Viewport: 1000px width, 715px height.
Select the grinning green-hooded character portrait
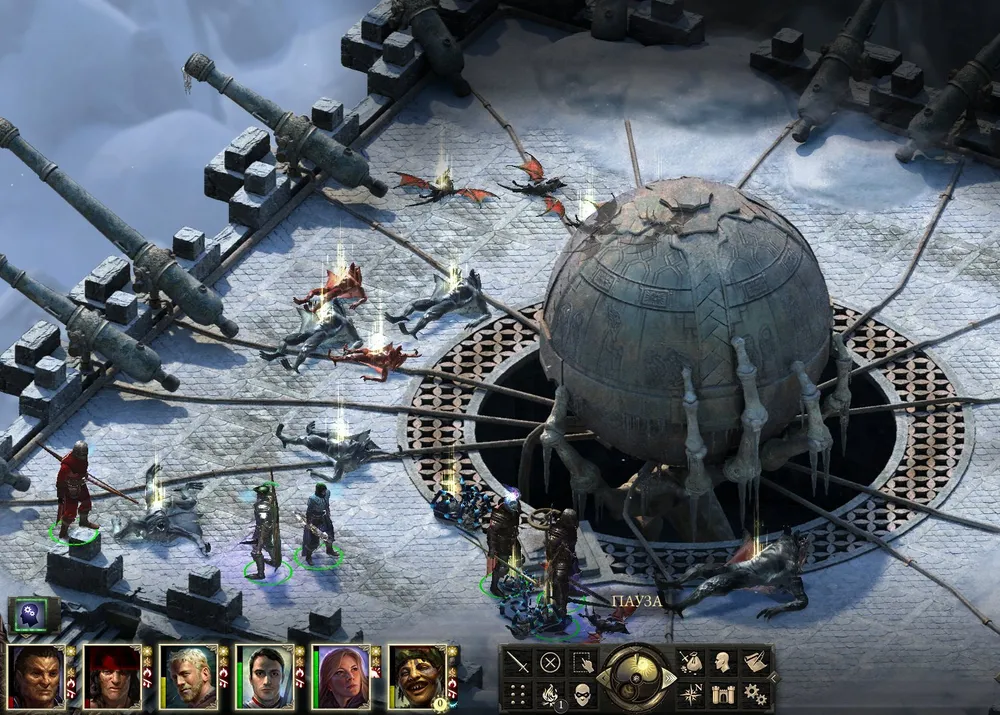(x=416, y=677)
